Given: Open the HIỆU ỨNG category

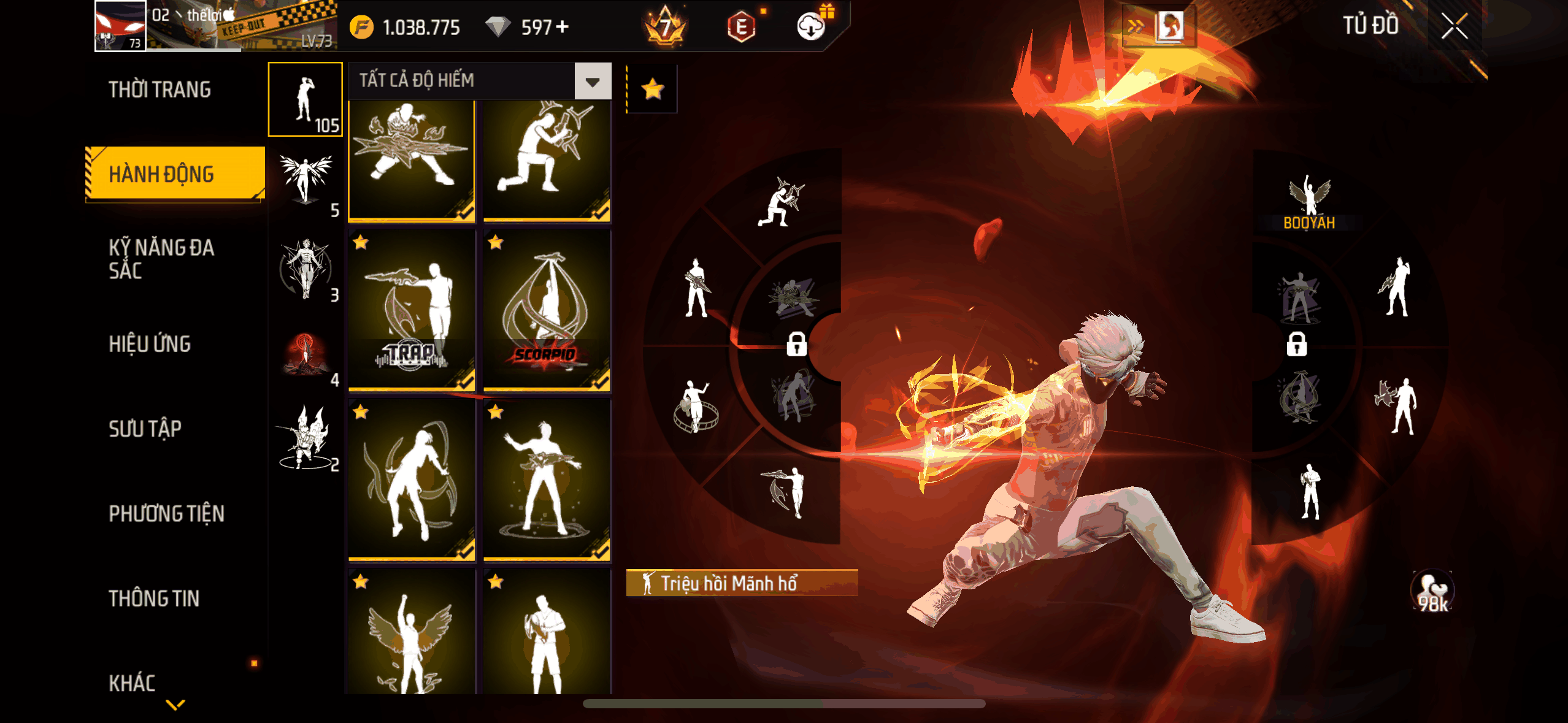Looking at the screenshot, I should point(150,344).
